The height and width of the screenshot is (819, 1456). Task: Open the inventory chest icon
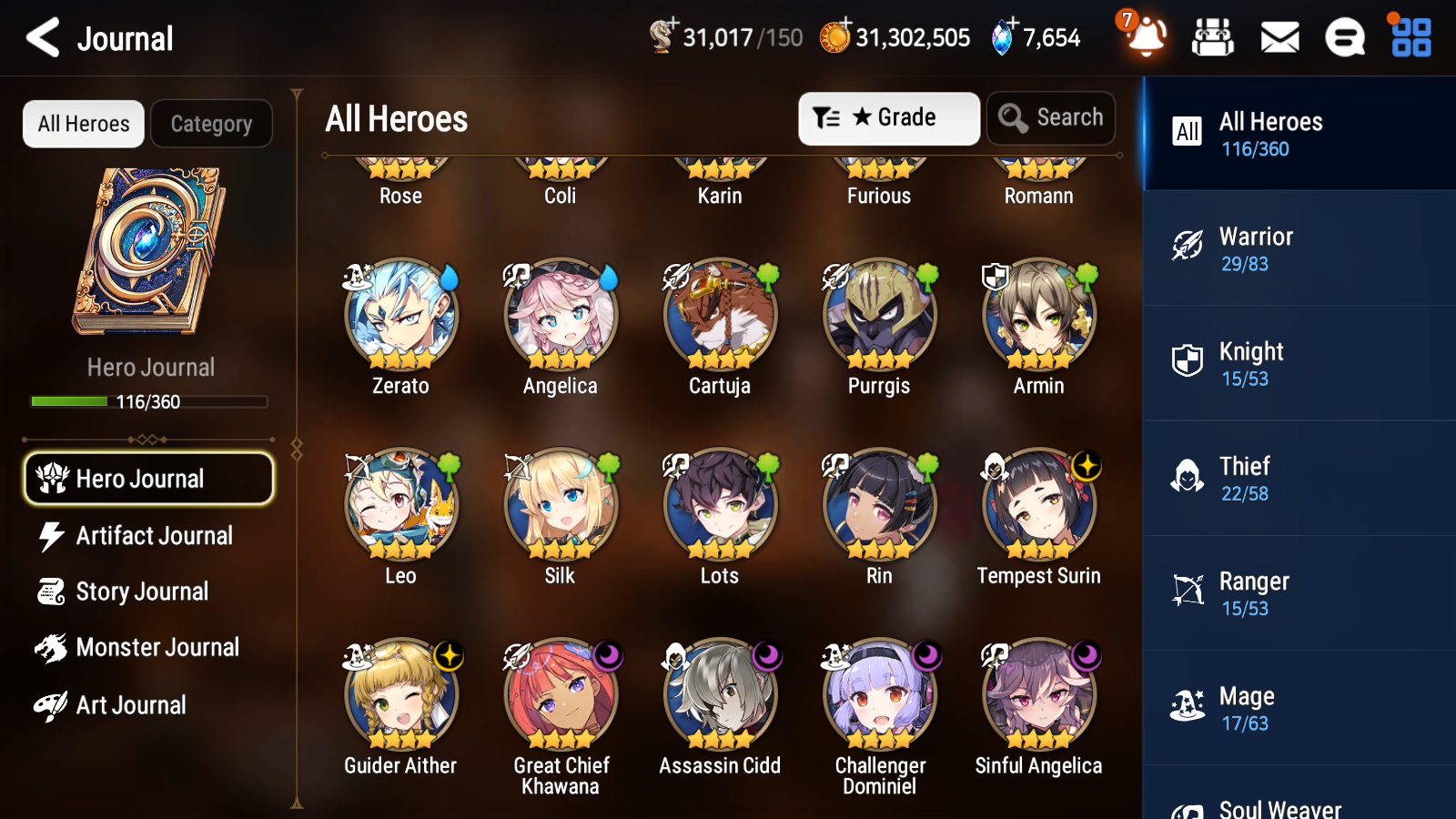1213,38
